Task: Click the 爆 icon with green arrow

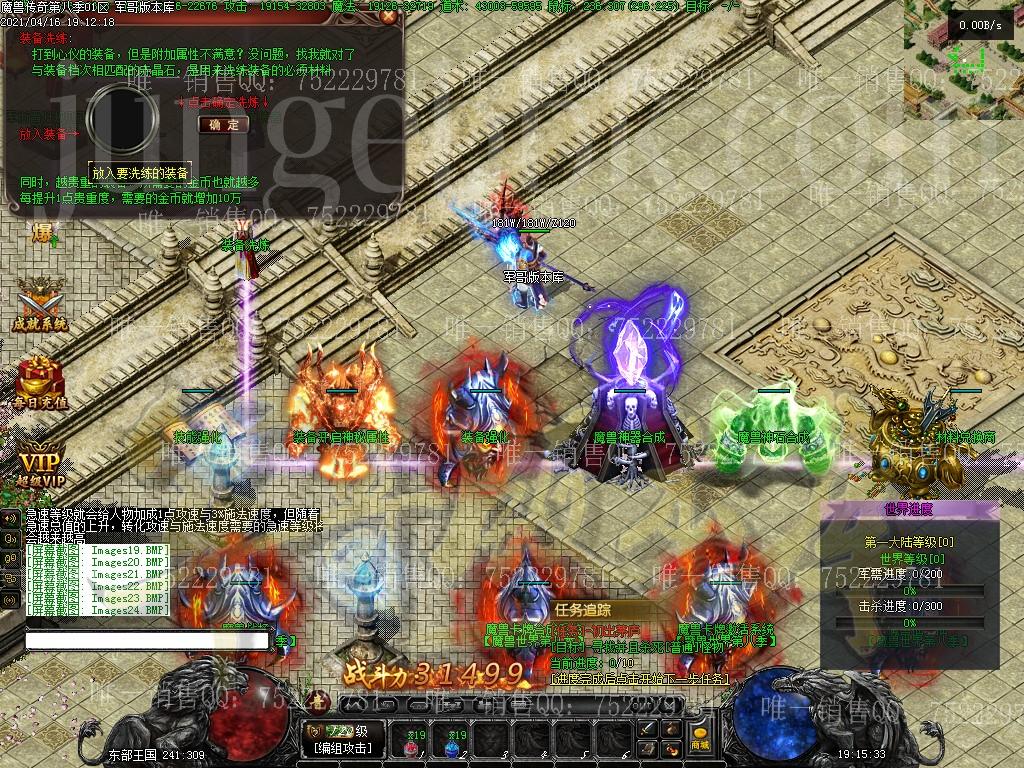Action: click(43, 234)
